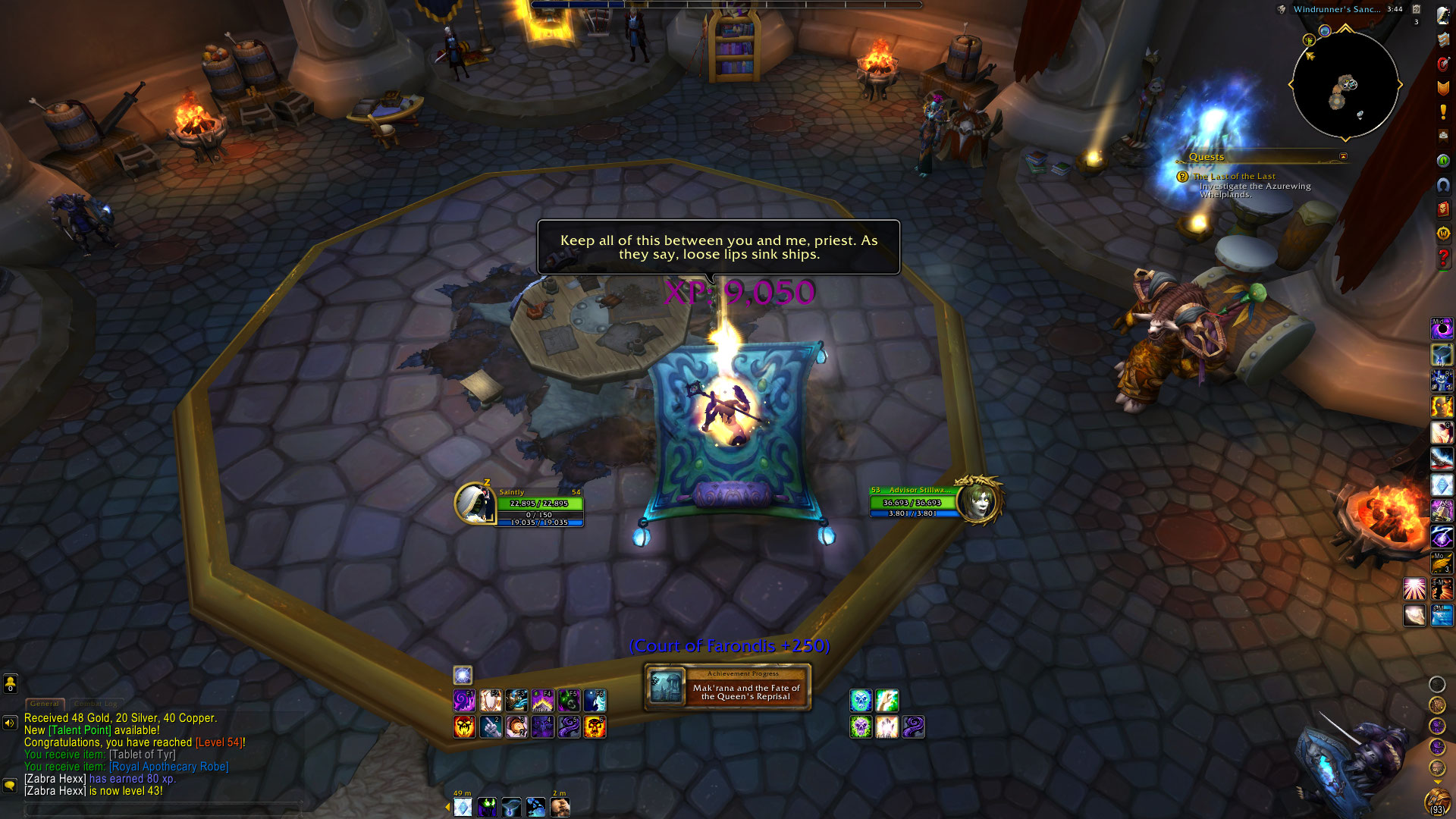Click the Royal Apothecary Robe chat link
Image resolution: width=1456 pixels, height=819 pixels.
169,767
